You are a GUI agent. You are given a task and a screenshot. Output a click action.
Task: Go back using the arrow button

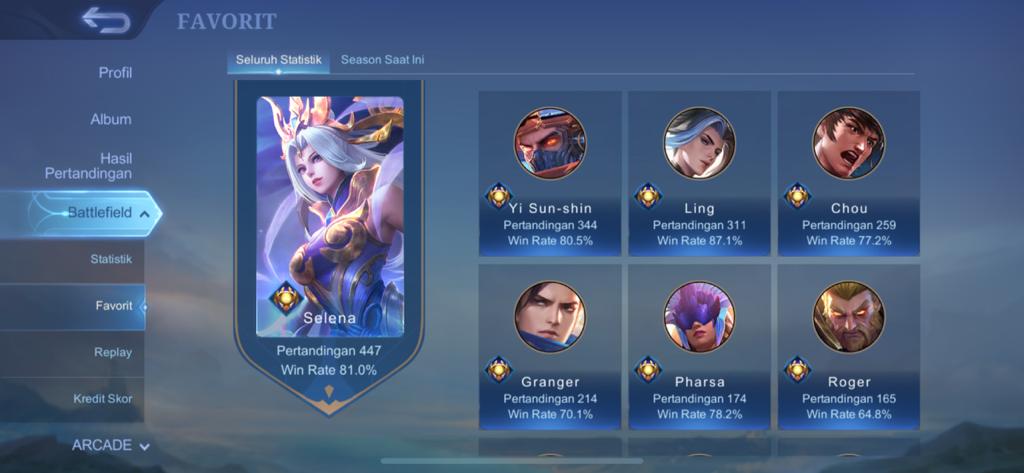(107, 19)
